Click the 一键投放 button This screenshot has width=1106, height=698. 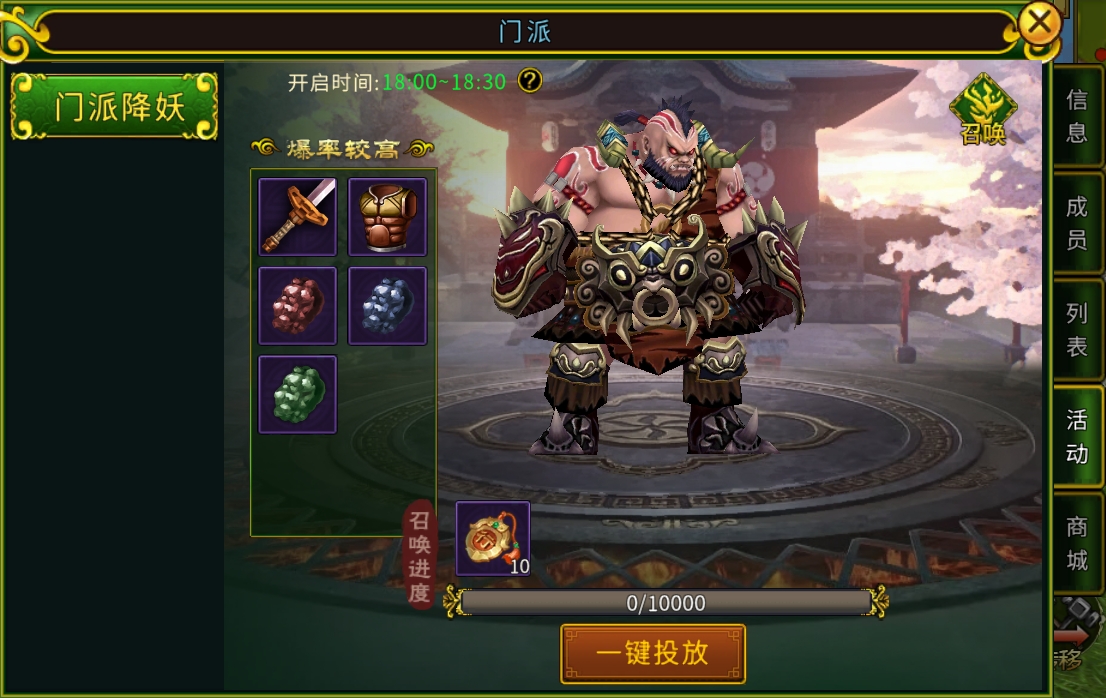[x=653, y=654]
